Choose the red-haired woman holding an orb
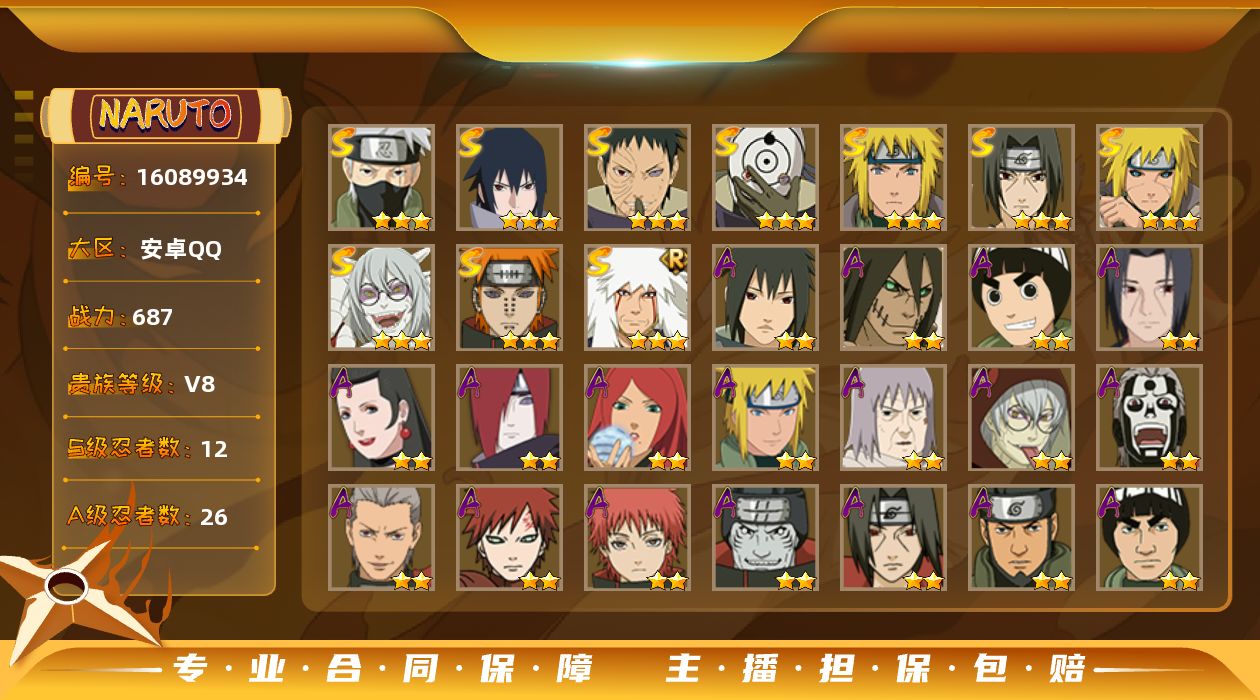 (x=637, y=417)
